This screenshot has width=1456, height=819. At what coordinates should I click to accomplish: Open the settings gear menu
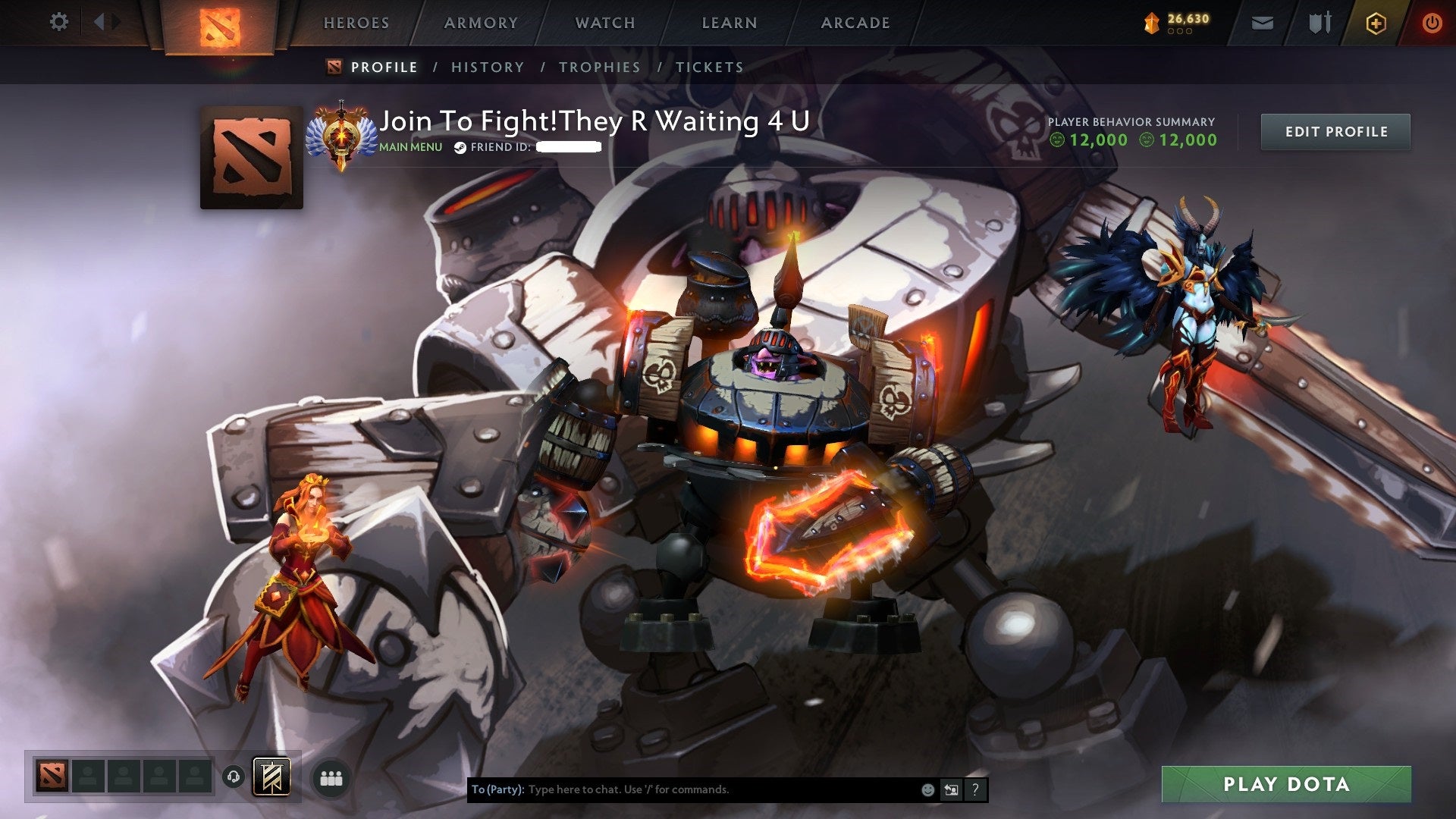tap(59, 22)
